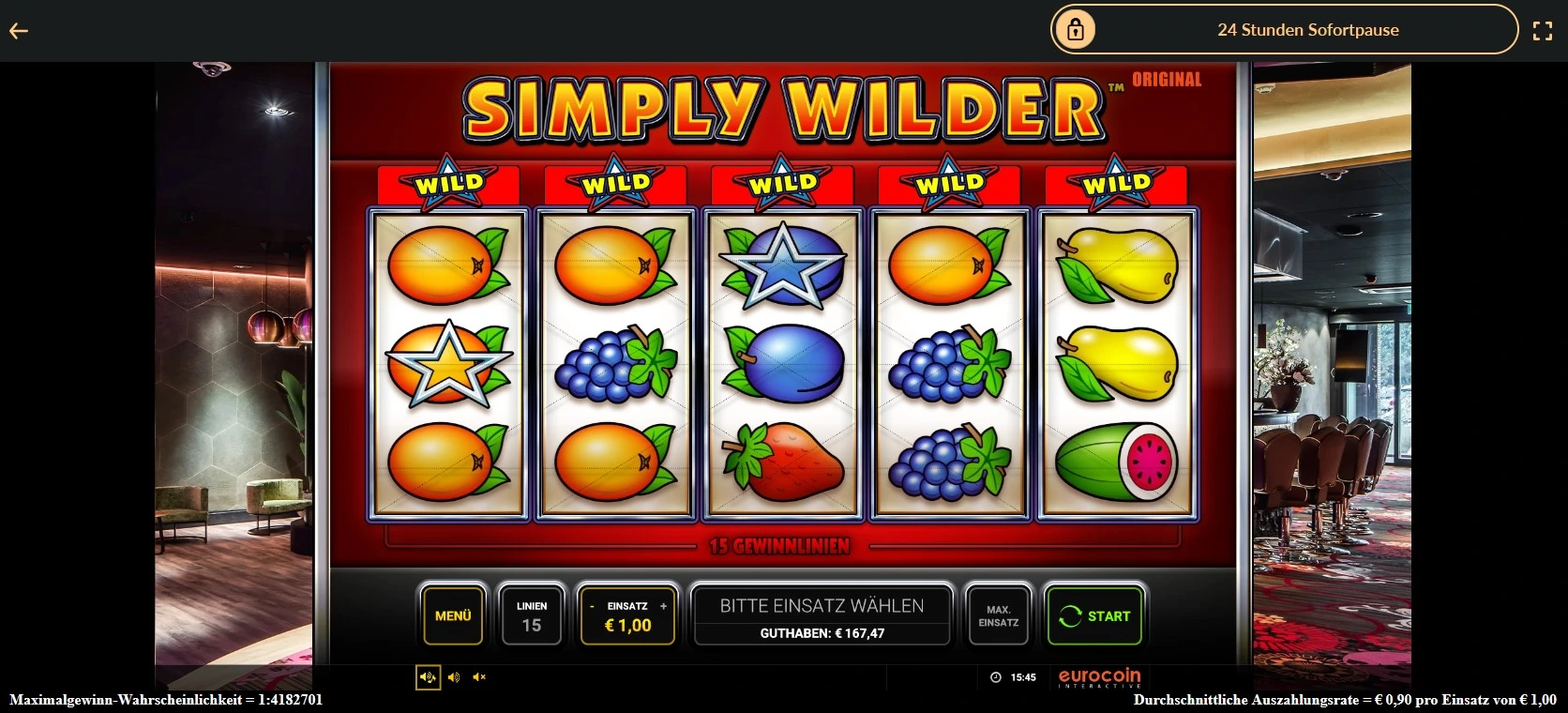Viewport: 1568px width, 713px height.
Task: Select the full volume speaker icon
Action: [428, 677]
